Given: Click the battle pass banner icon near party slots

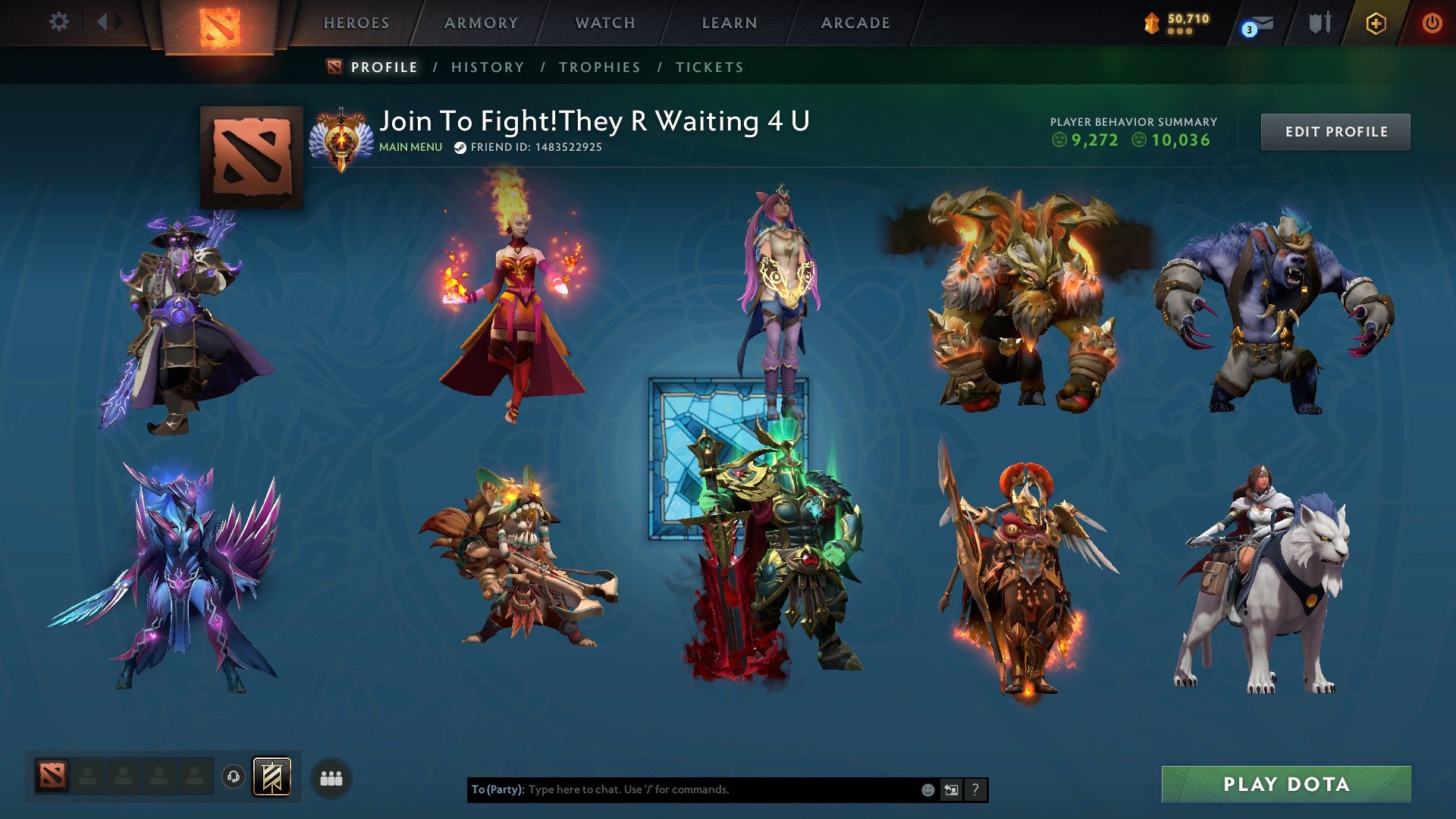Looking at the screenshot, I should 273,777.
